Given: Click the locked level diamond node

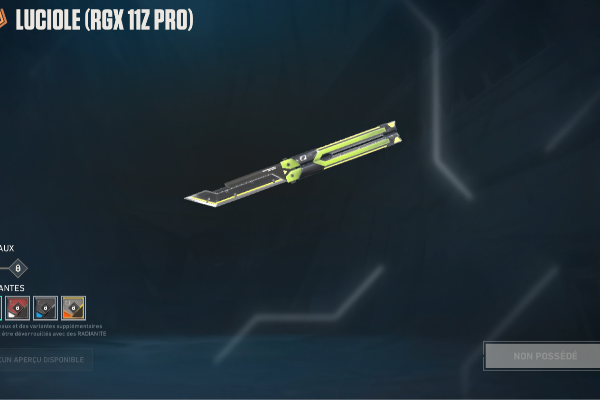Looking at the screenshot, I should click(x=17, y=268).
